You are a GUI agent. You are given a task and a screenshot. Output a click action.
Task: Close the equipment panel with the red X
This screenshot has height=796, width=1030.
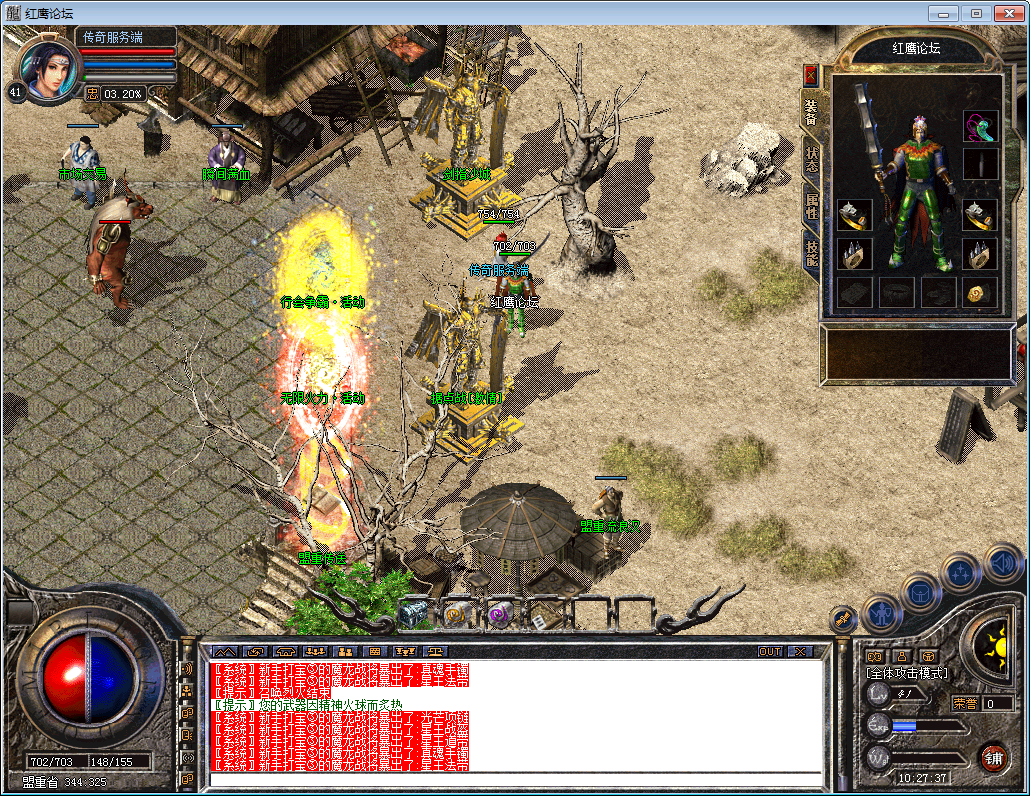810,75
